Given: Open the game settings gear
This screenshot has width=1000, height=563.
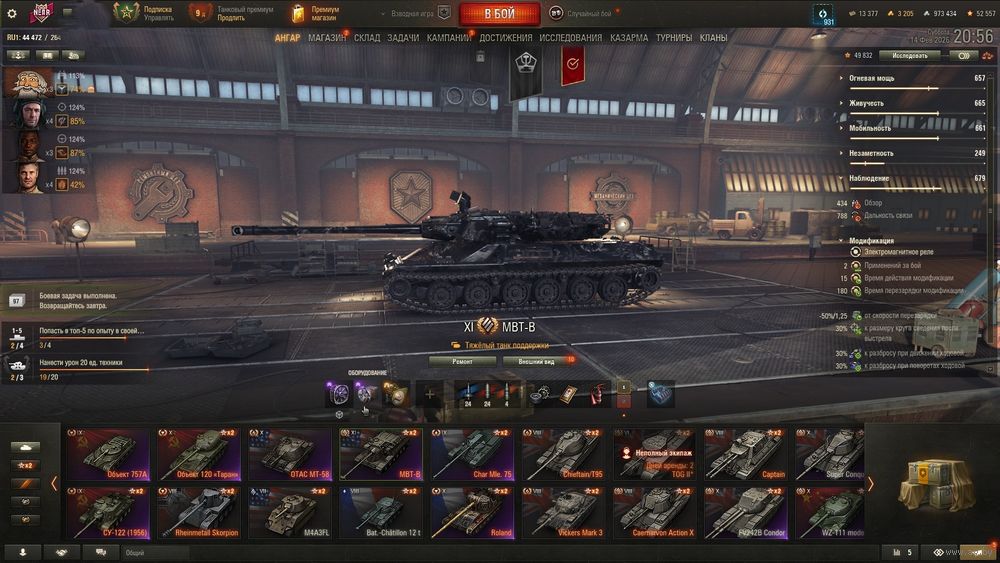Looking at the screenshot, I should [x=12, y=14].
